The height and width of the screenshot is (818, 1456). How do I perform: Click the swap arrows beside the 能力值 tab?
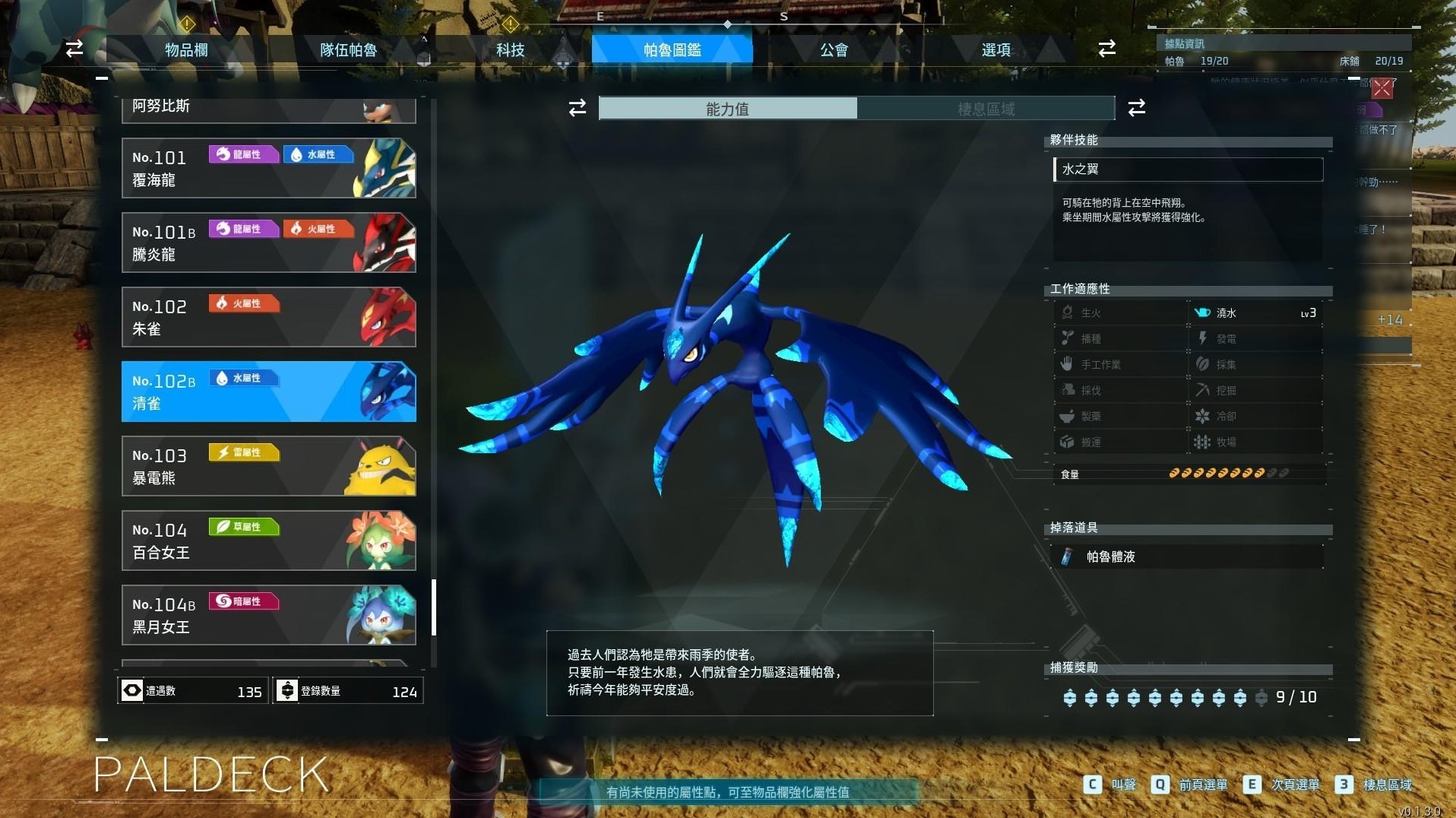(x=578, y=108)
